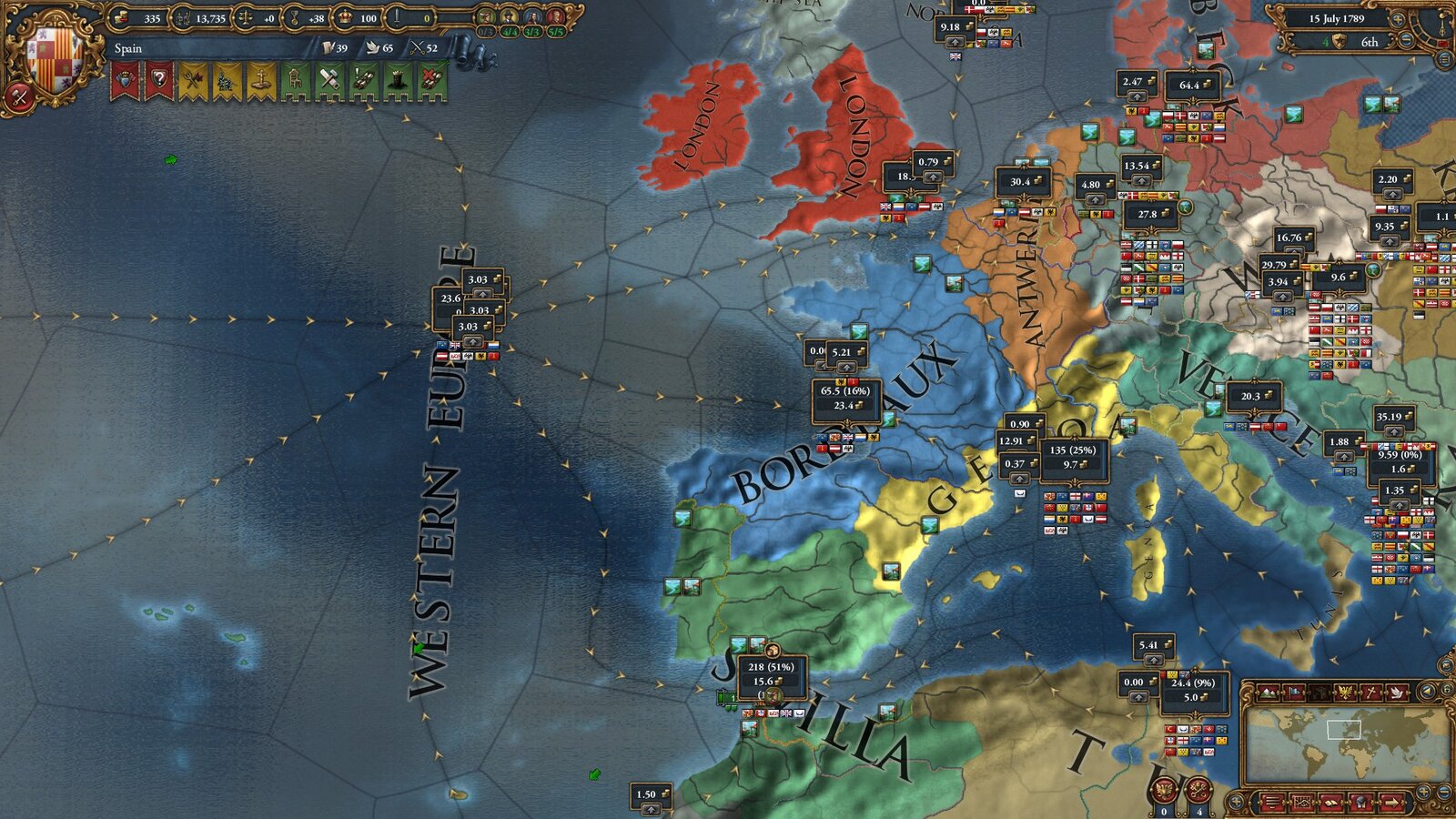The height and width of the screenshot is (819, 1456).
Task: Open the religious mapmode cross icon
Action: point(1370,693)
